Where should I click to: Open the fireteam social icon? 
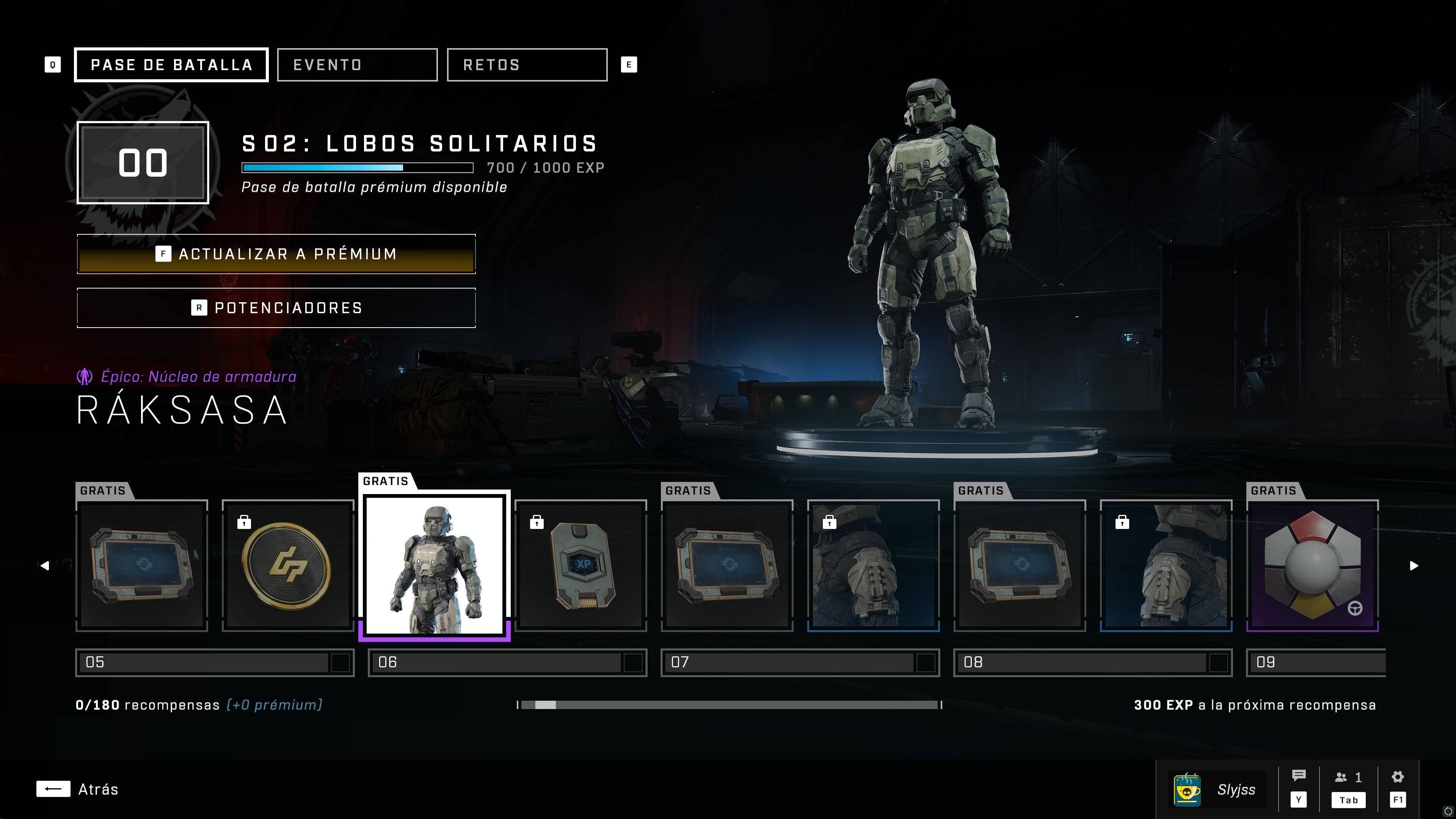click(1348, 778)
